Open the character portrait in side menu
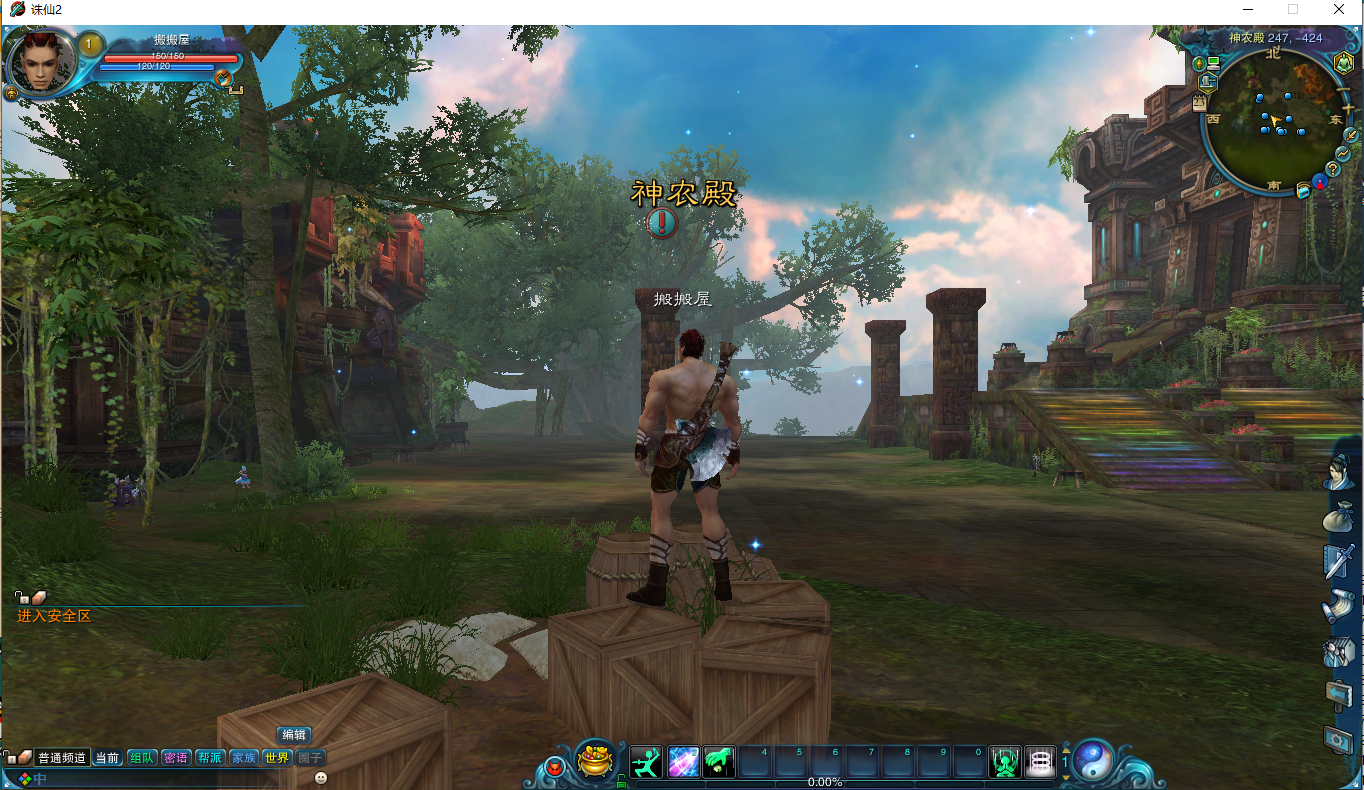 click(x=1338, y=472)
